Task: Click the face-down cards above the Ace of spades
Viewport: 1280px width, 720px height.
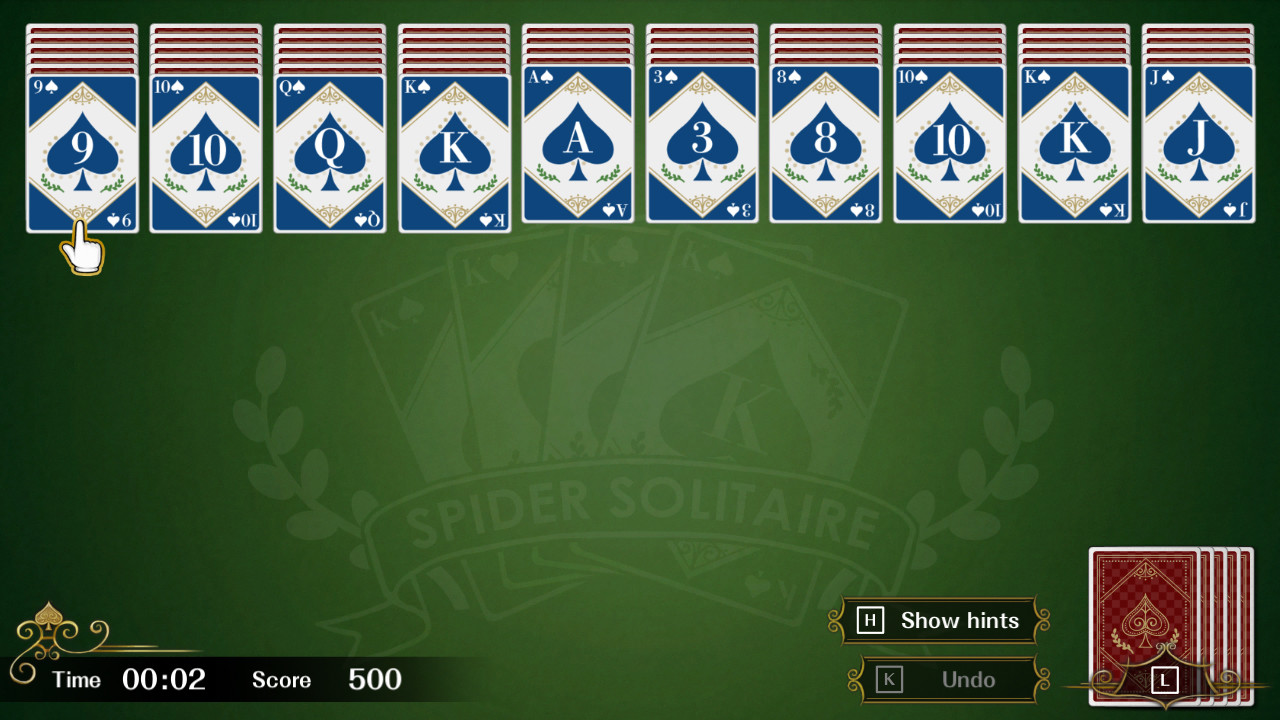Action: coord(577,45)
